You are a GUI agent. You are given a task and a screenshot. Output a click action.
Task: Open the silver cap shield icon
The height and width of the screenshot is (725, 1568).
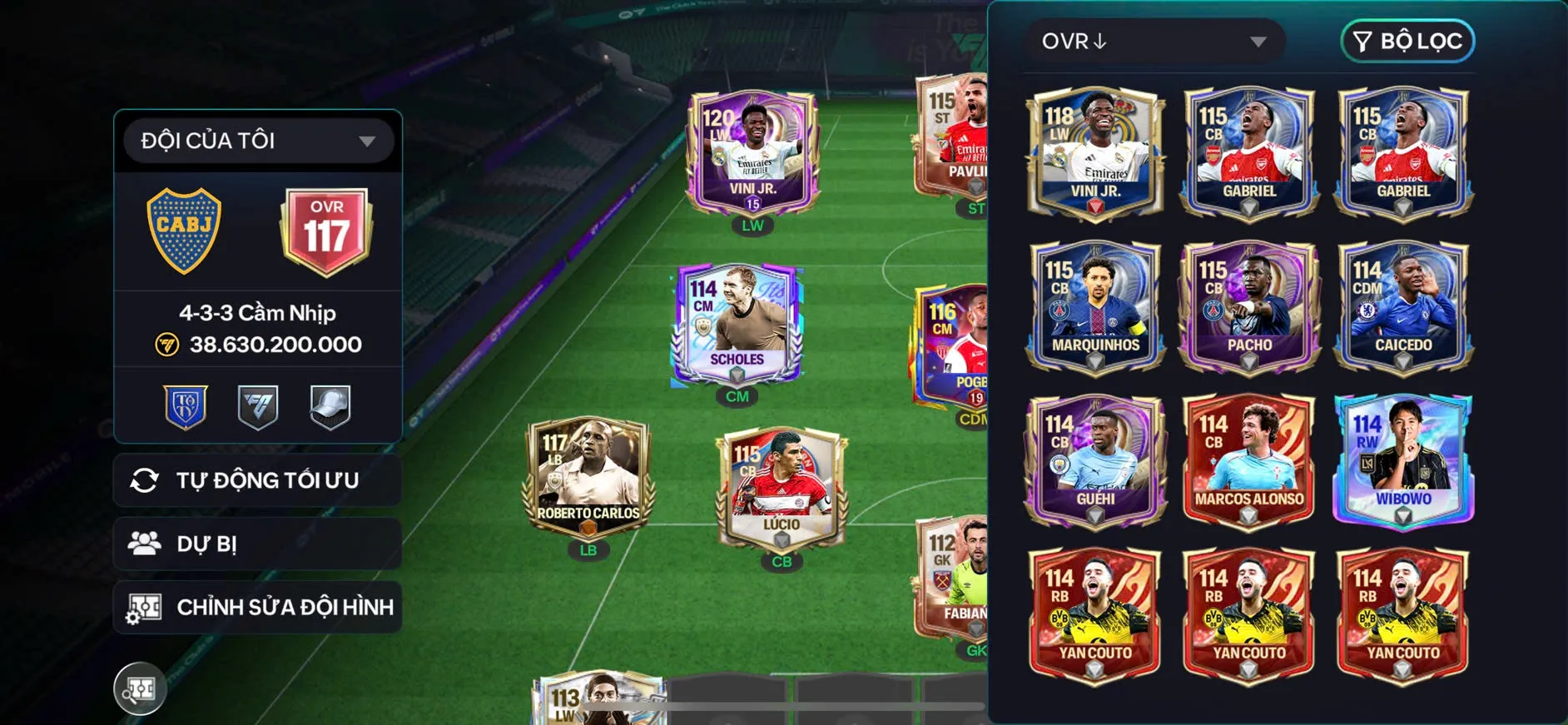coord(330,407)
